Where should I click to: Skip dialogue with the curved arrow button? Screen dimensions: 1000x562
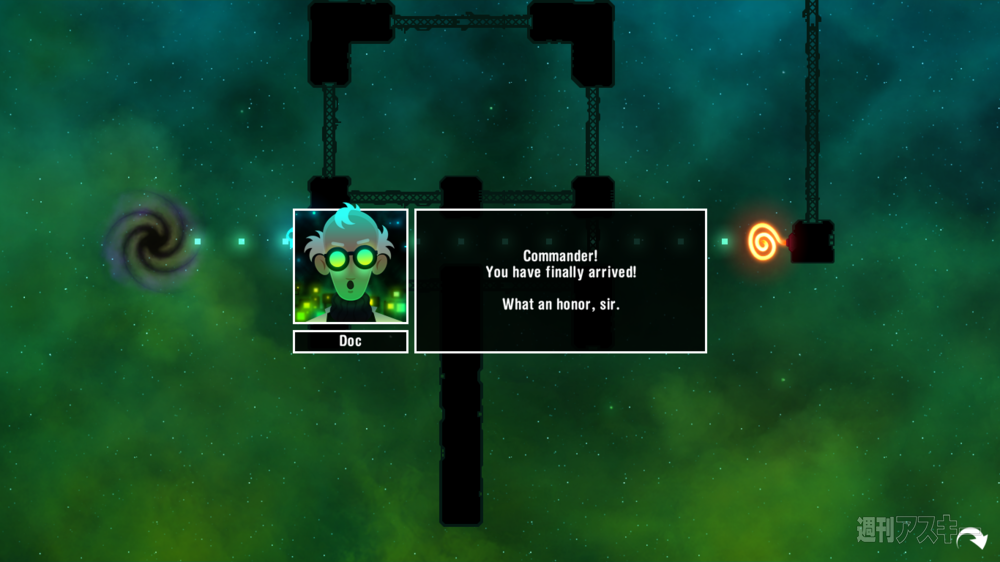970,540
